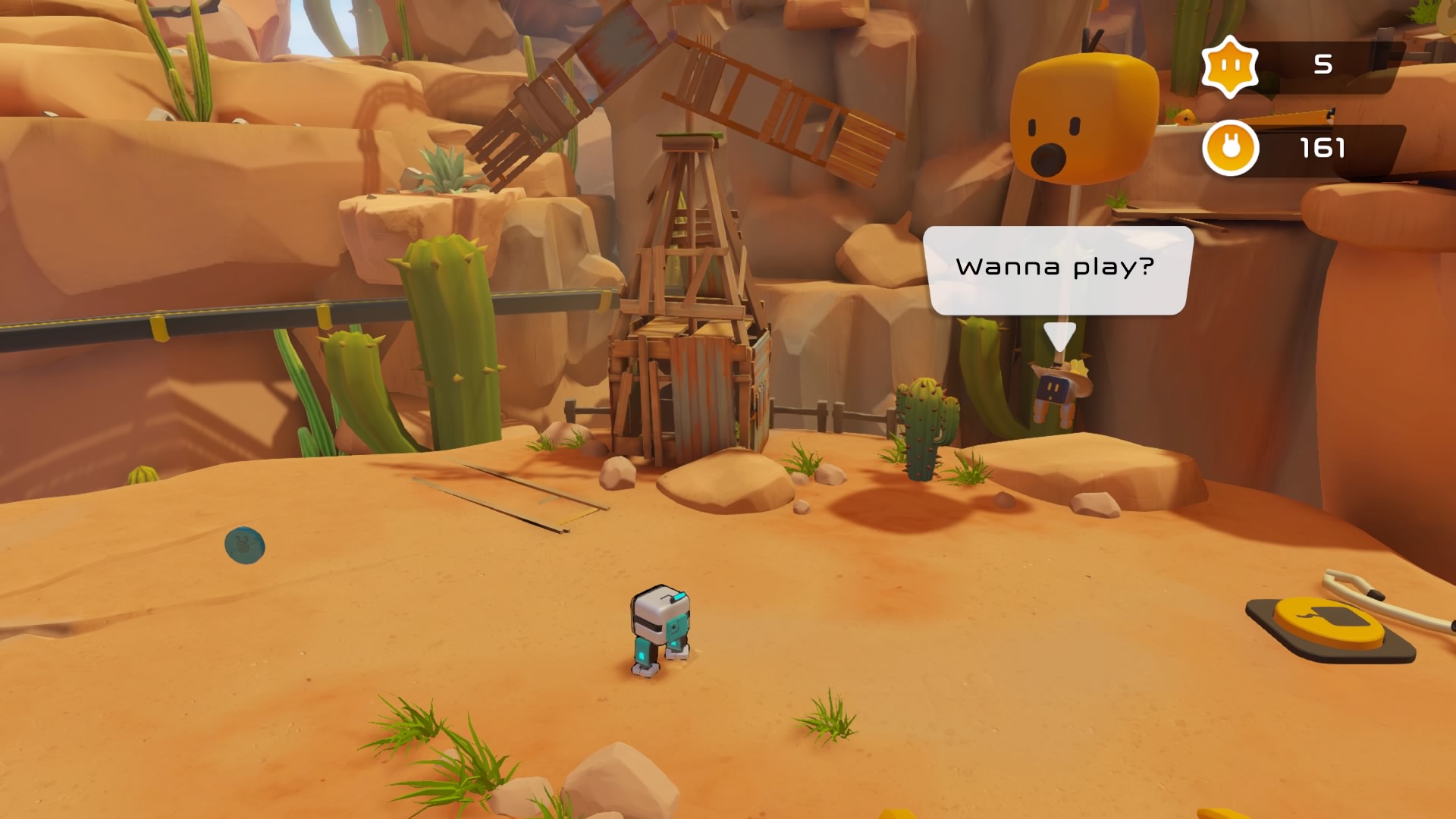Select the orange star collectible icon
This screenshot has width=1456, height=819.
coord(1230,67)
